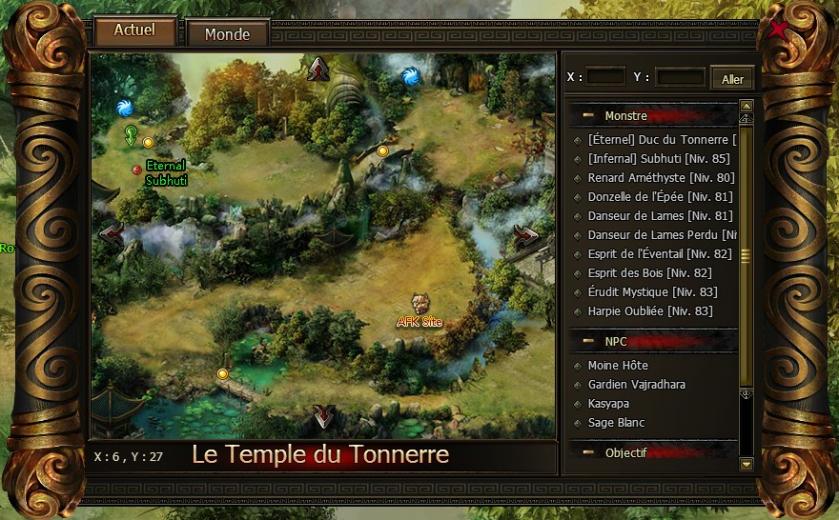Click the Y coordinate input field
The width and height of the screenshot is (839, 520).
pos(680,77)
